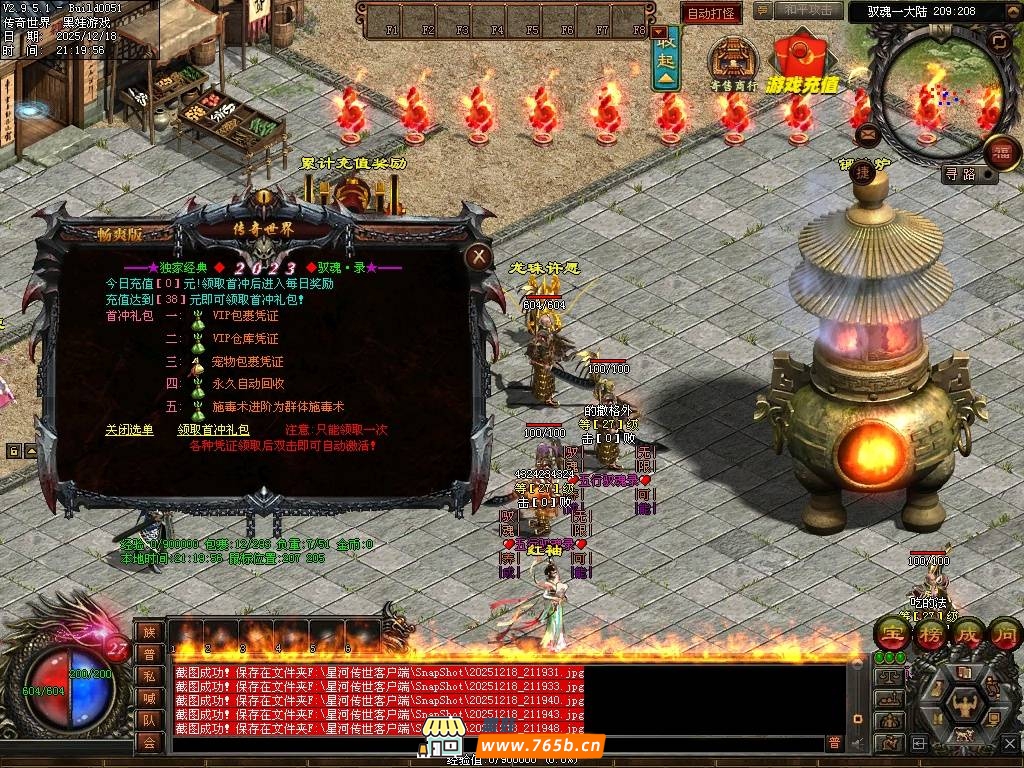This screenshot has width=1024, height=768.
Task: Collapse the top icons with 收起
Action: 666,62
